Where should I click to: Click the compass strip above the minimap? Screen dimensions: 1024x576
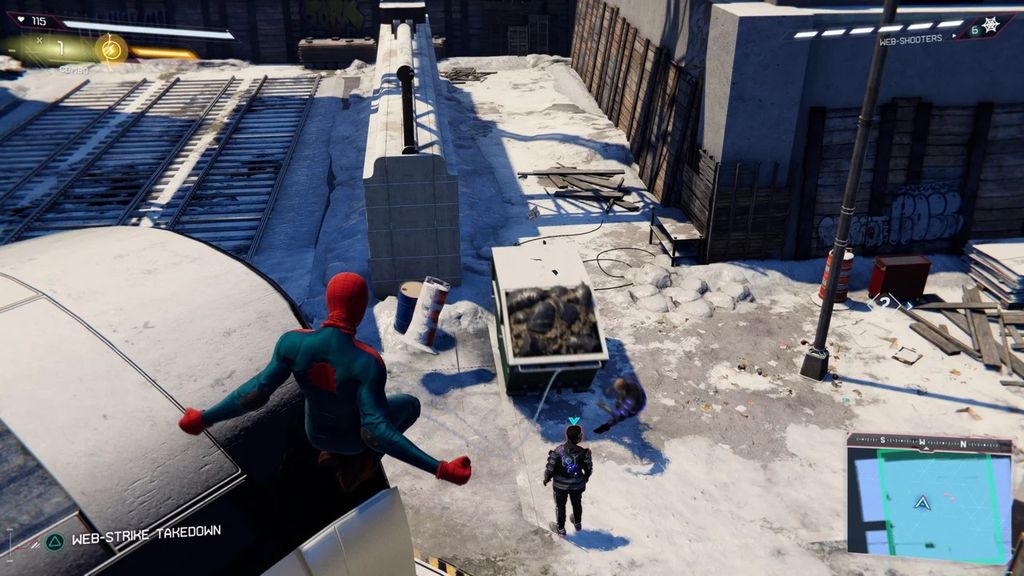928,442
